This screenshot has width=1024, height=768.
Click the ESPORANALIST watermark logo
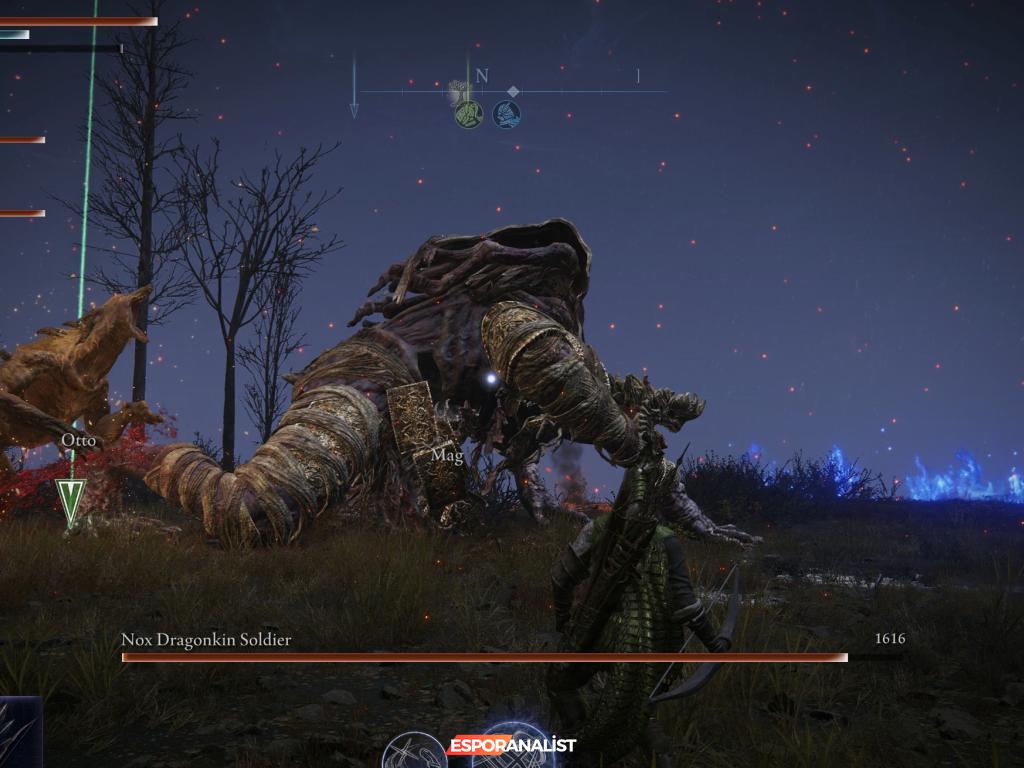(x=511, y=745)
